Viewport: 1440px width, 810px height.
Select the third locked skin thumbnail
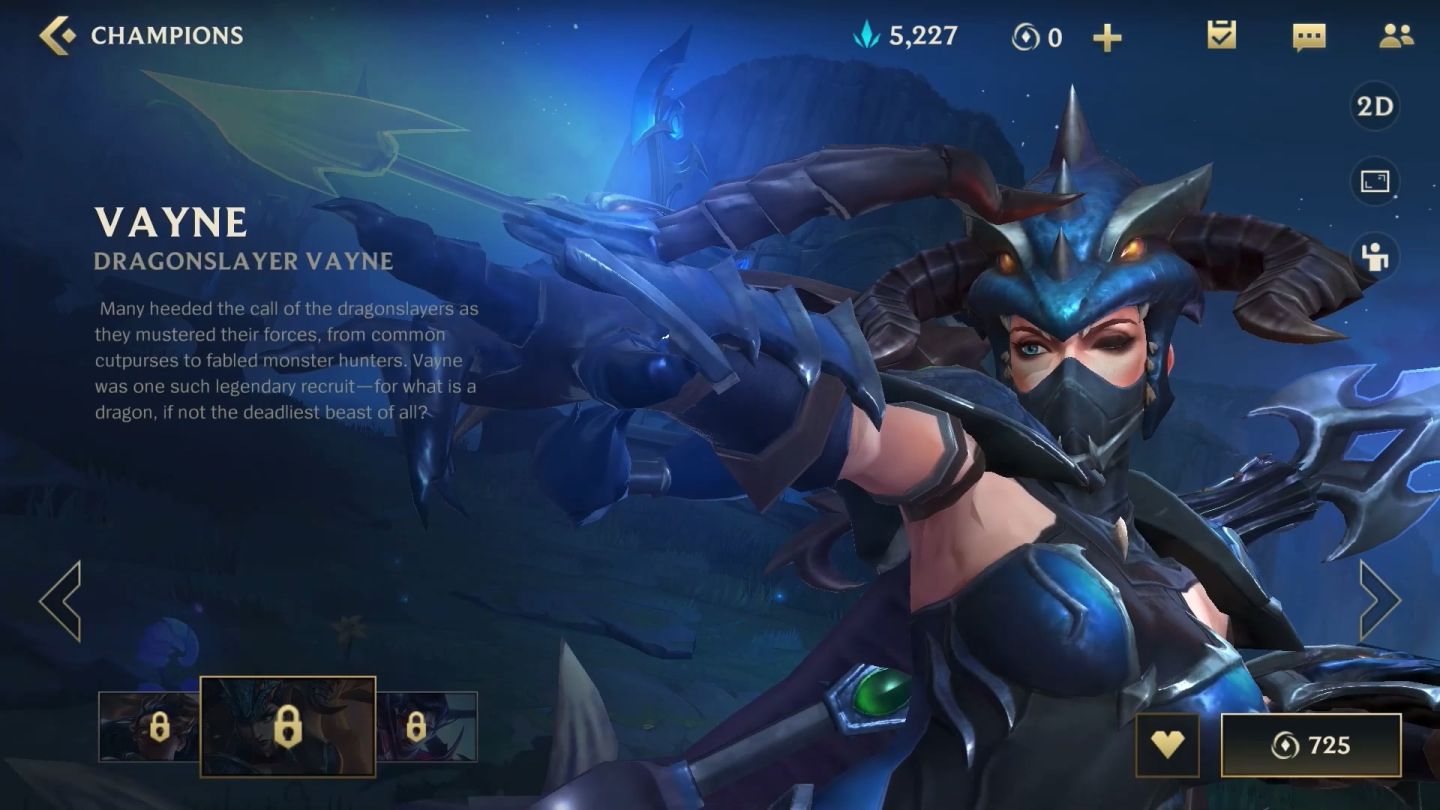coord(427,727)
